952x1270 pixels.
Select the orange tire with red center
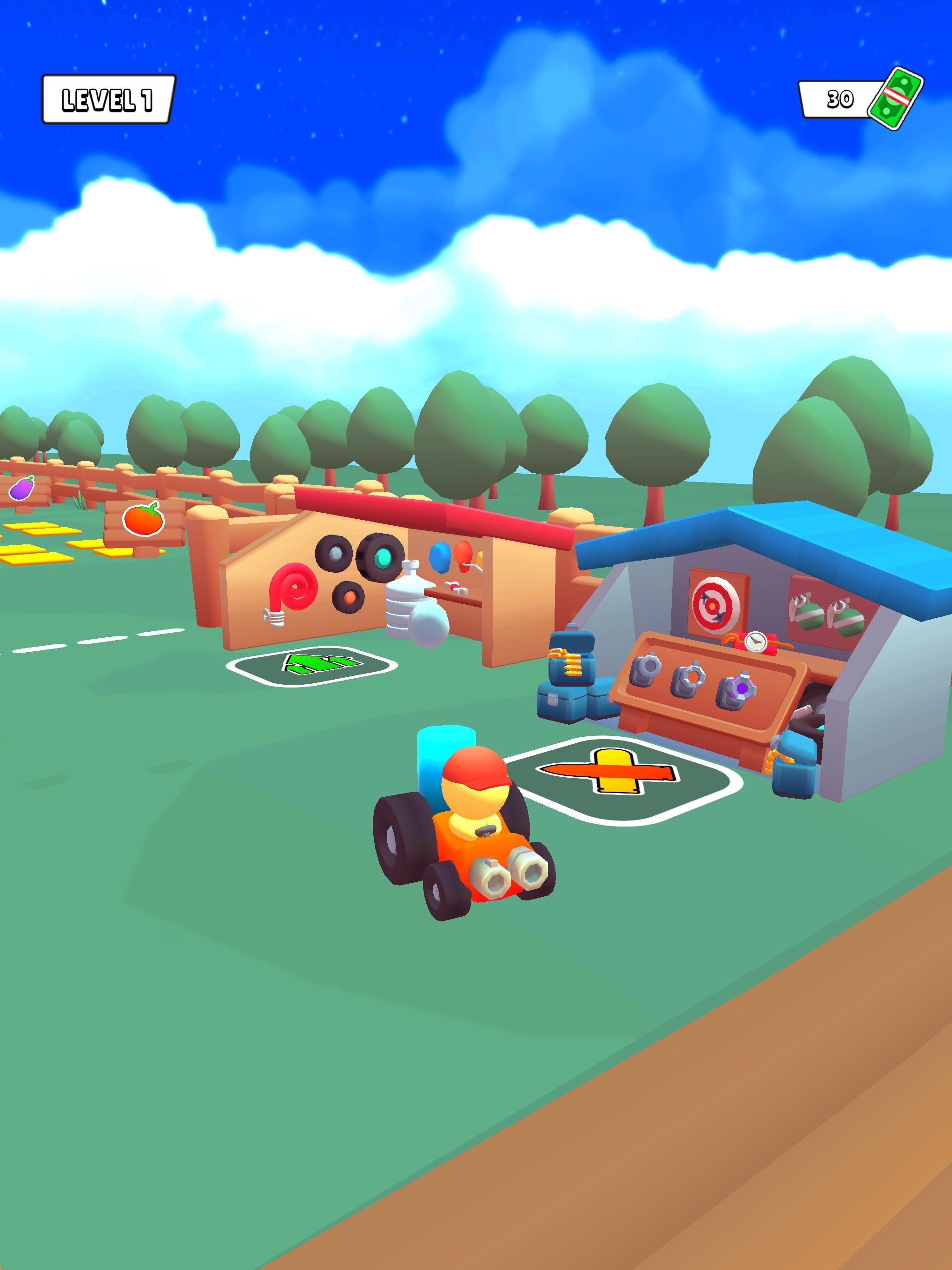(x=350, y=597)
